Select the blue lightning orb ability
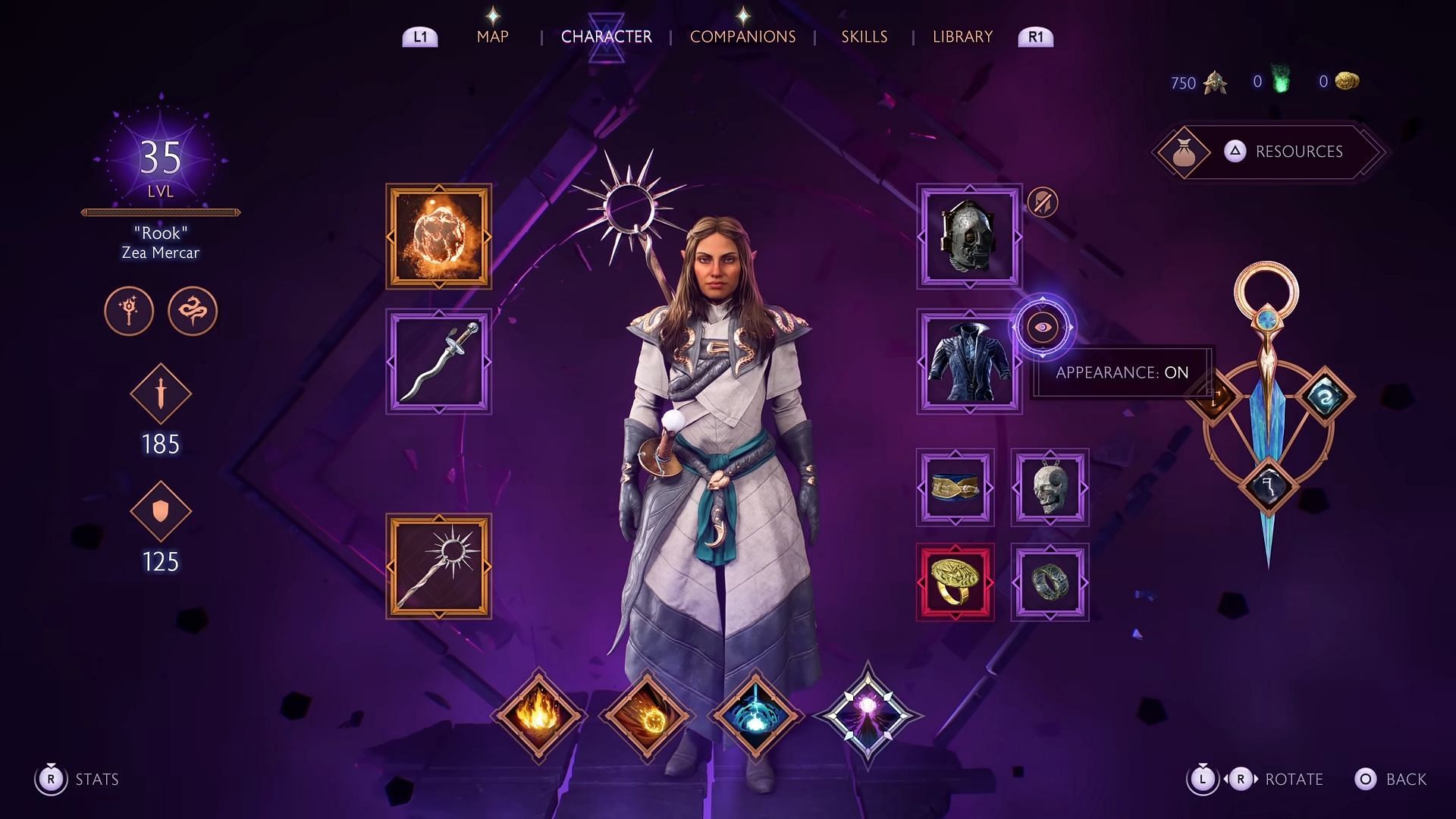1456x819 pixels. (755, 714)
